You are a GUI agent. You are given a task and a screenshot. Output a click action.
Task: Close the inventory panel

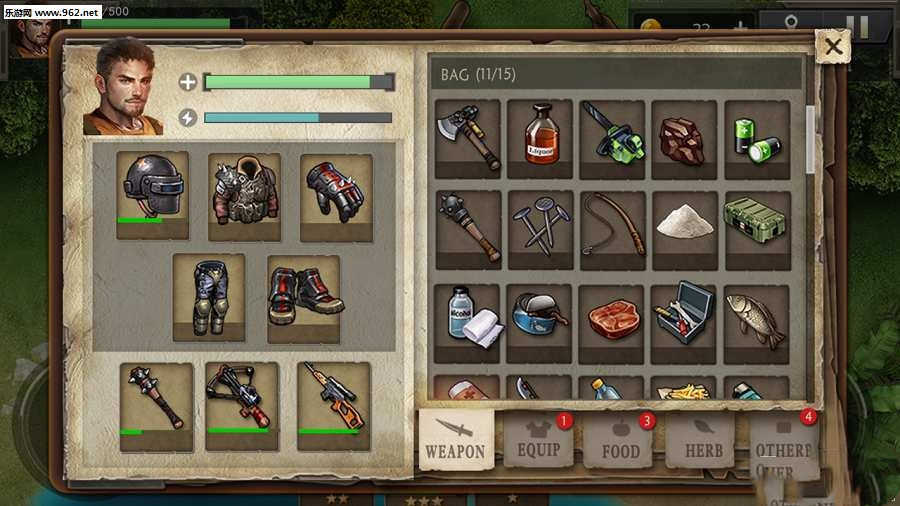point(832,45)
